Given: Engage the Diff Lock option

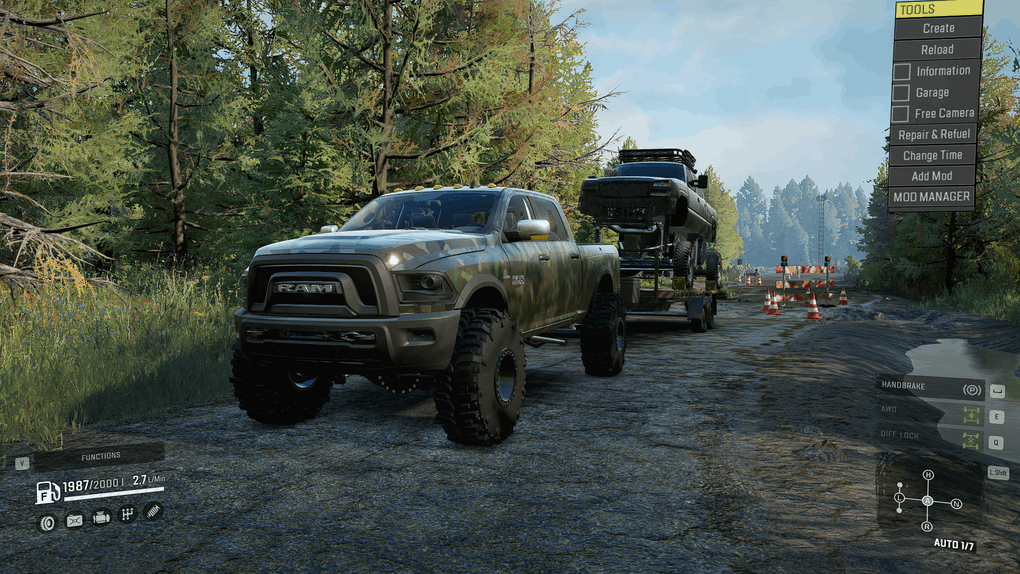Looking at the screenshot, I should [x=930, y=440].
